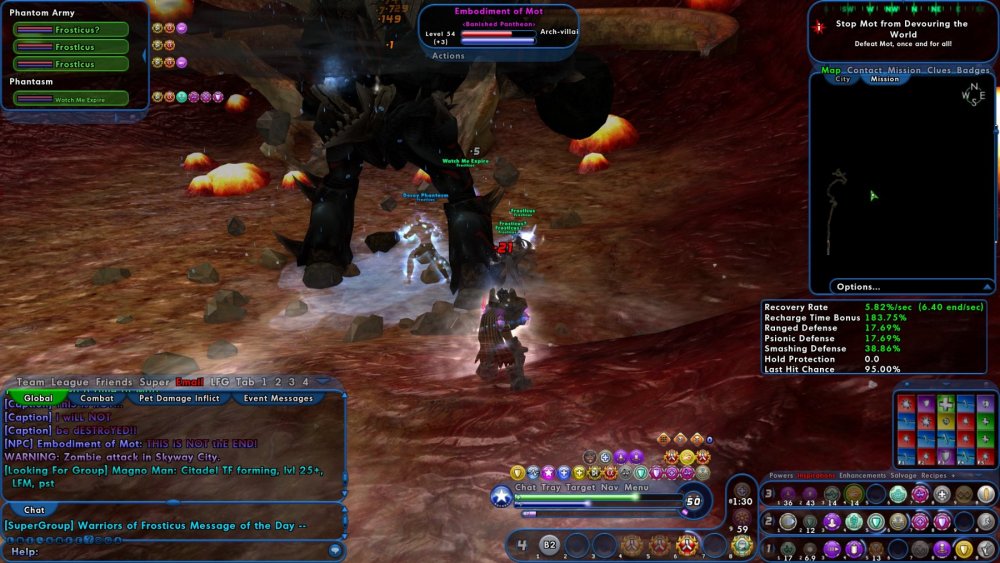Open the Email window
The image size is (1000, 563).
[x=189, y=382]
